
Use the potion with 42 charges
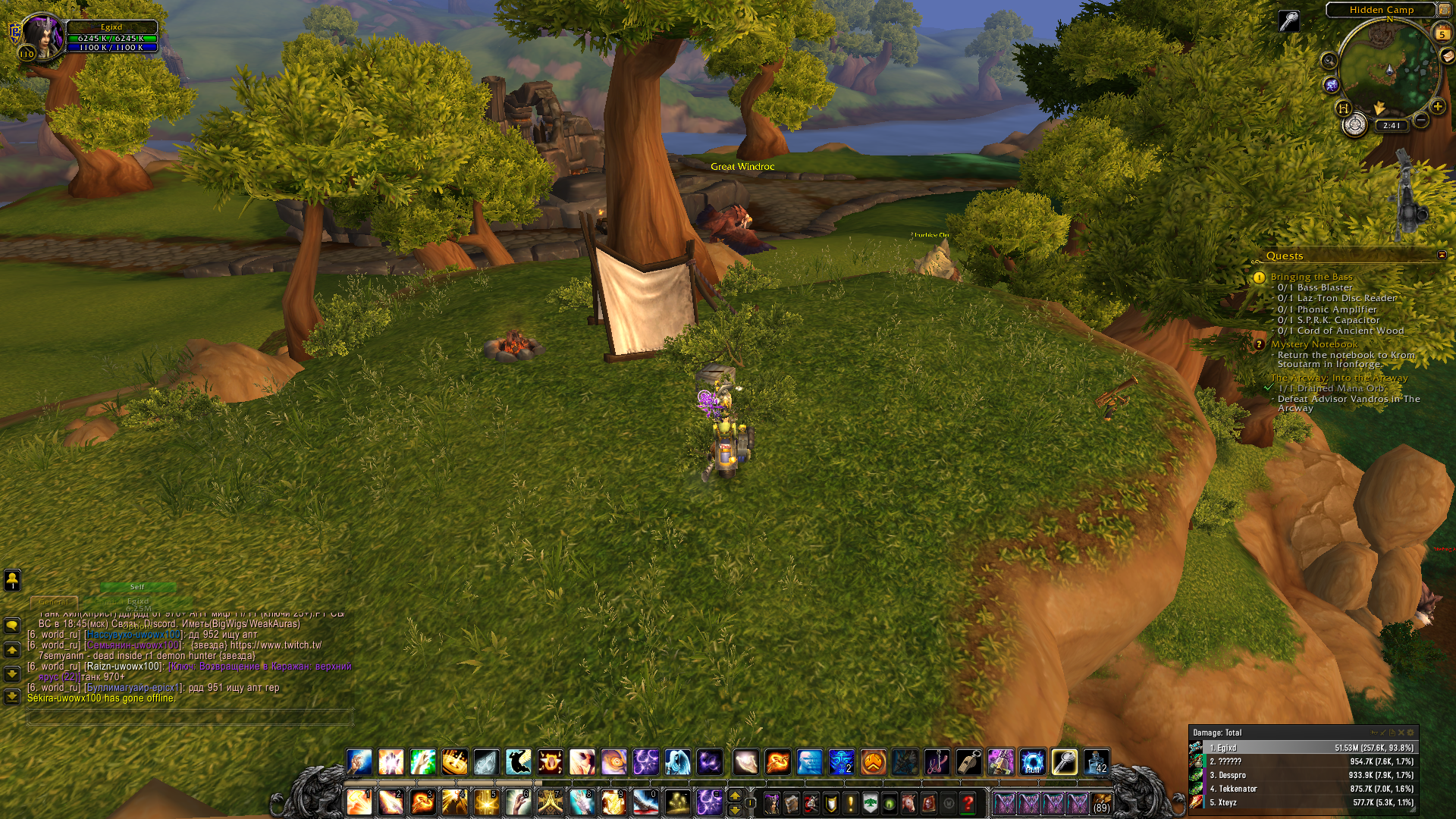coord(1096,762)
